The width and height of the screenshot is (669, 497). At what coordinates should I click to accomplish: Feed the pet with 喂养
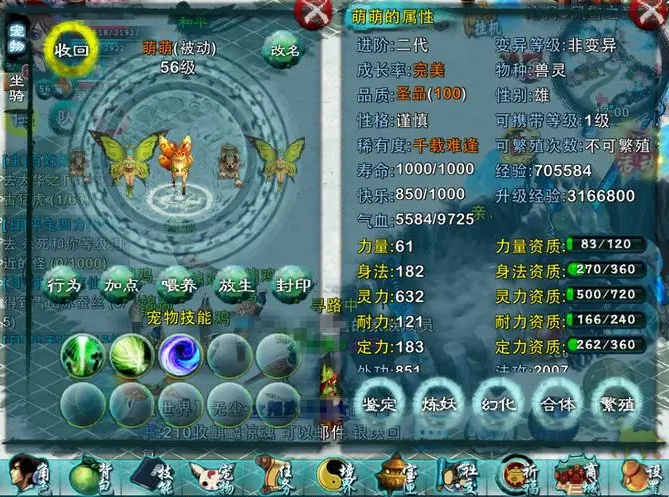pos(178,286)
